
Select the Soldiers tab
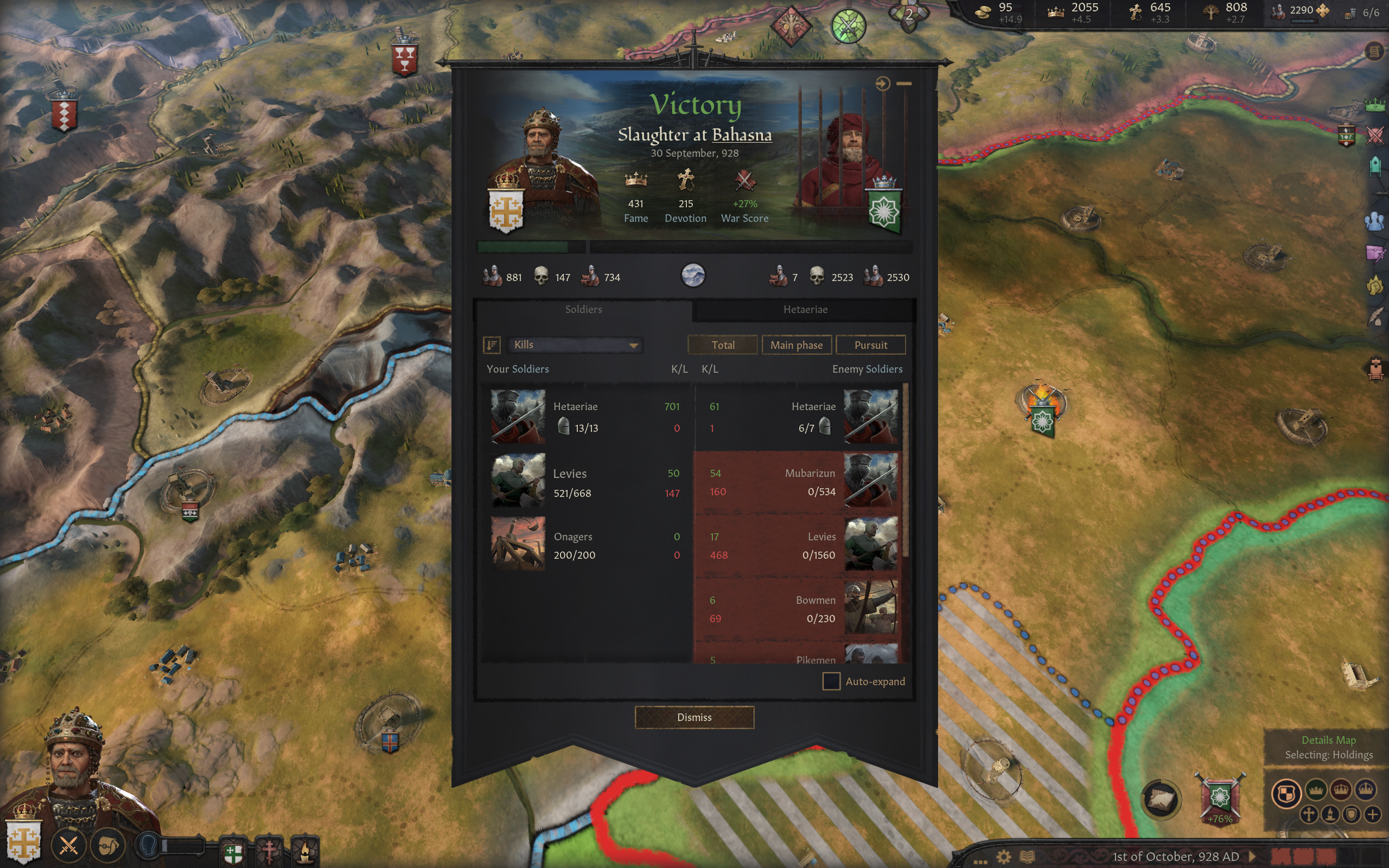click(x=583, y=309)
